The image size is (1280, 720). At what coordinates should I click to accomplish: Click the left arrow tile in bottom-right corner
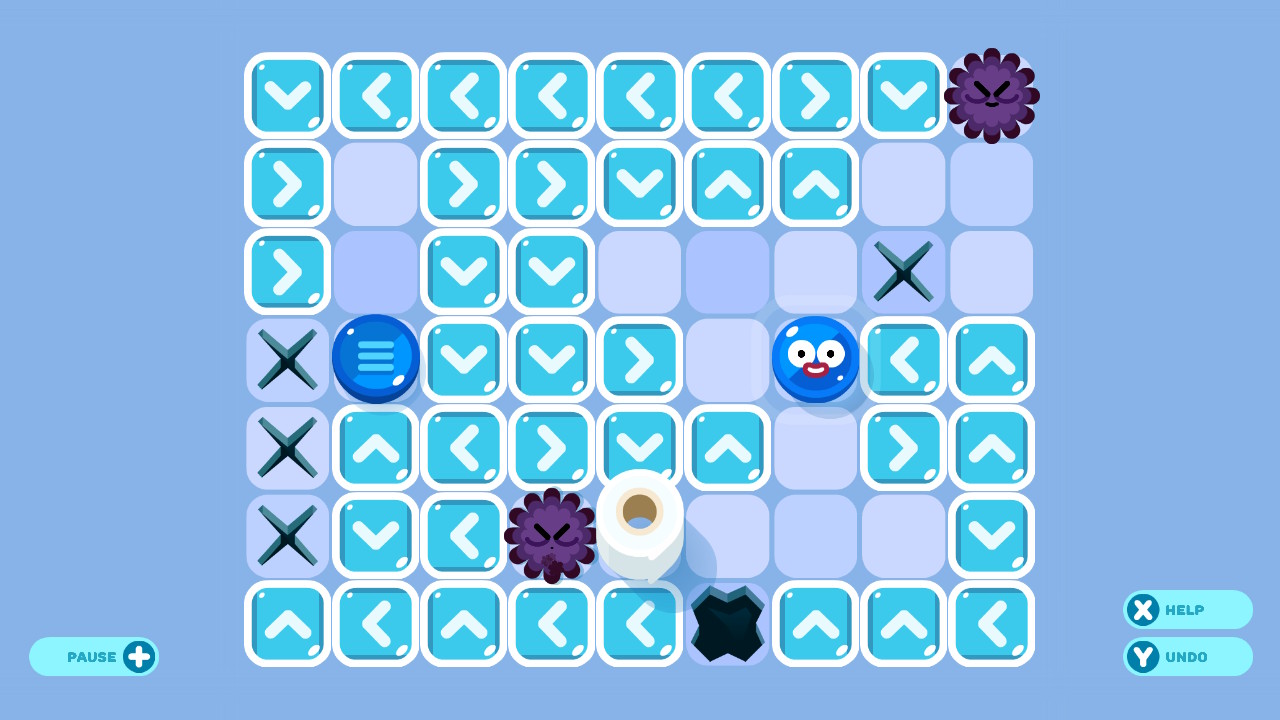pyautogui.click(x=991, y=623)
